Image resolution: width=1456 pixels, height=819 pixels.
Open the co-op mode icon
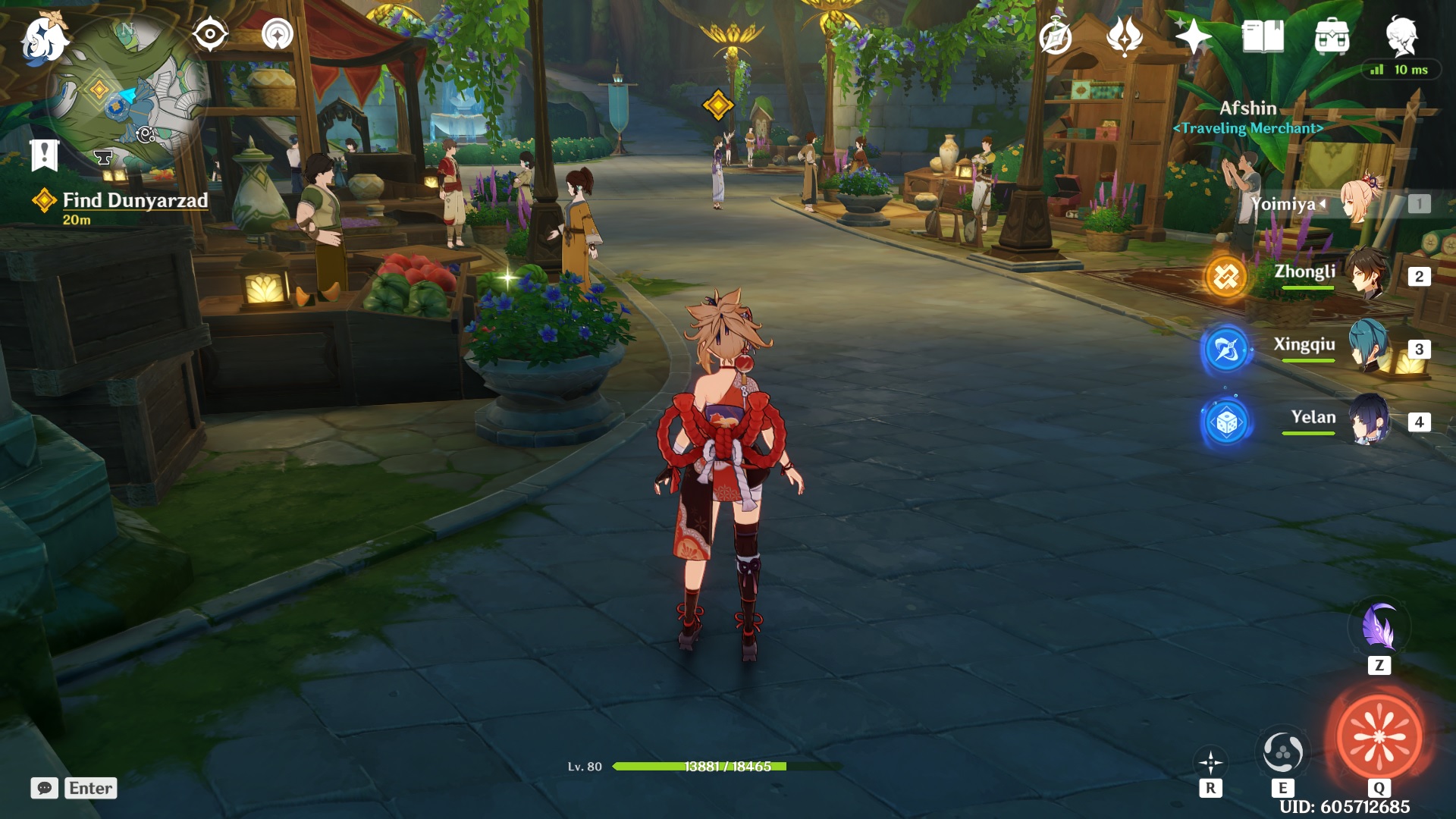[277, 34]
